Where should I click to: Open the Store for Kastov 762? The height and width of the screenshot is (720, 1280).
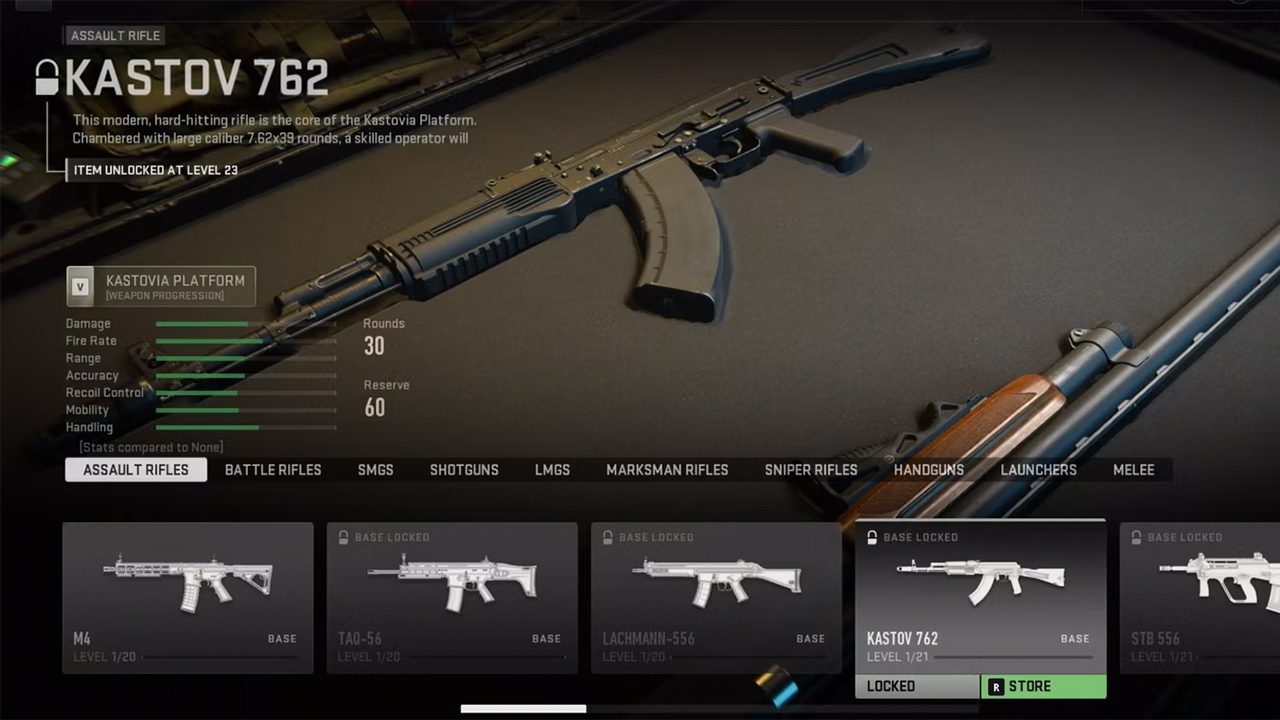coord(1043,687)
